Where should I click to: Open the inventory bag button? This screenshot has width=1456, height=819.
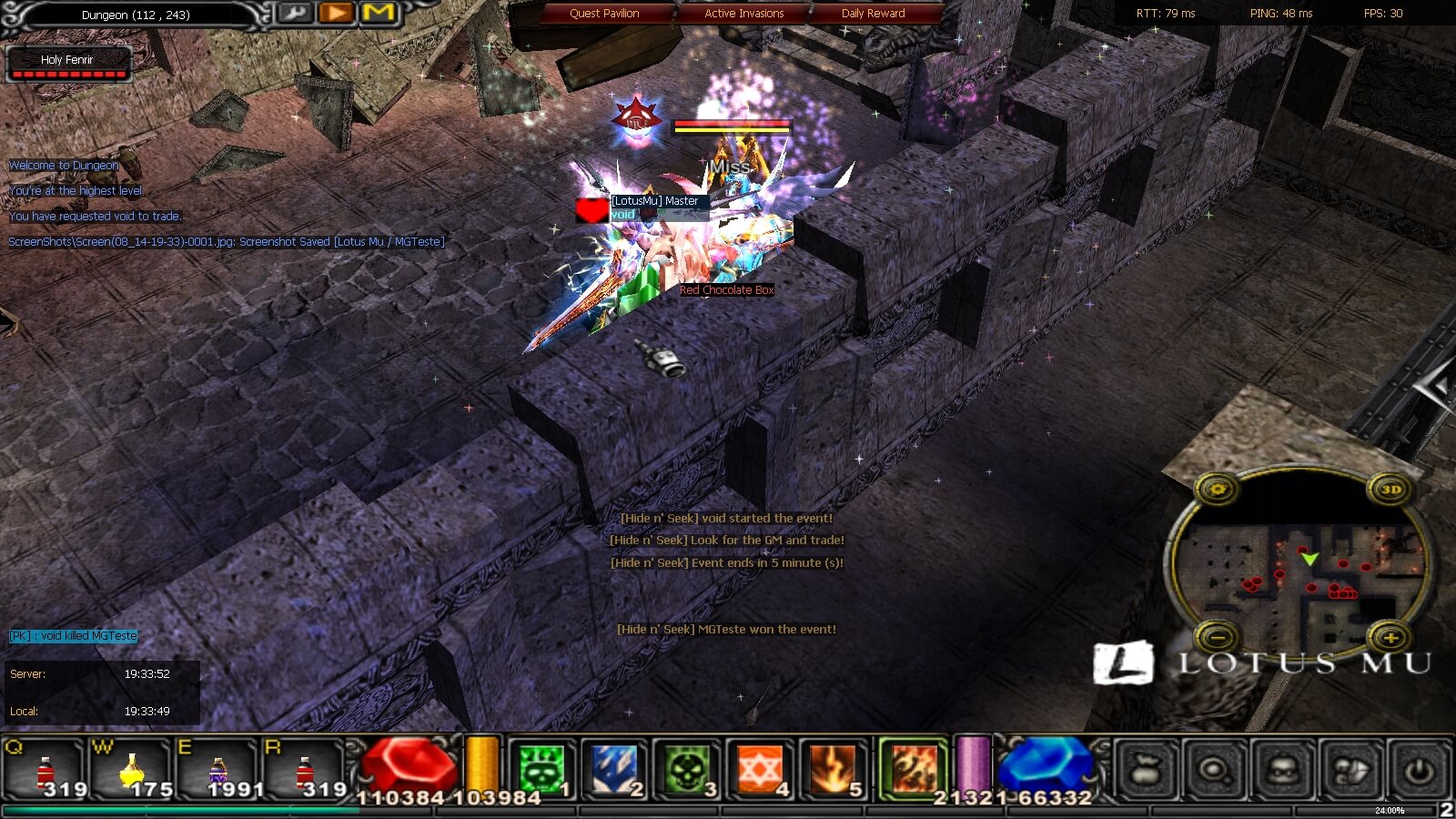click(1147, 770)
